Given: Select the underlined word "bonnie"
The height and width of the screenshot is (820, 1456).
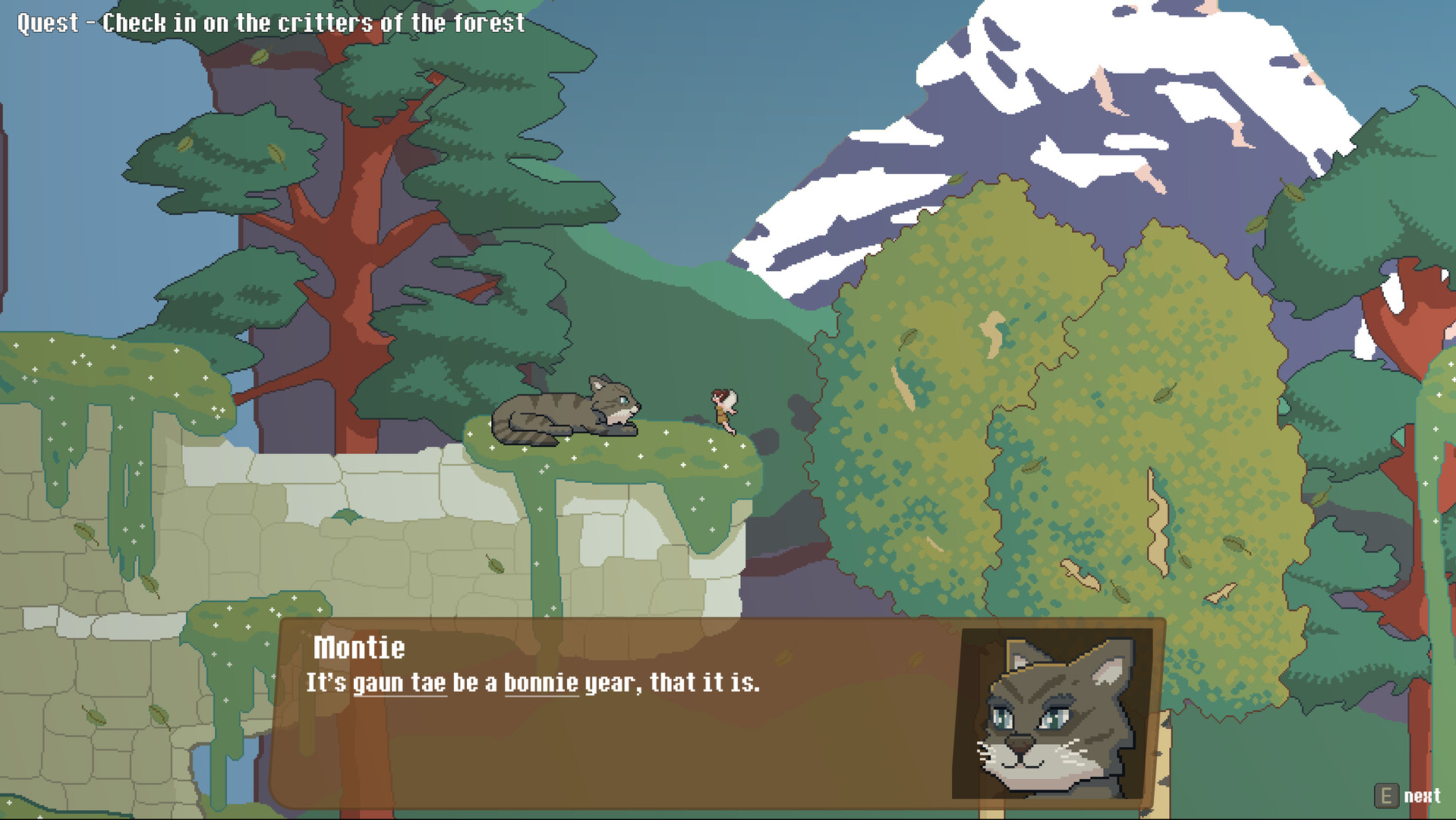Looking at the screenshot, I should click(x=540, y=683).
